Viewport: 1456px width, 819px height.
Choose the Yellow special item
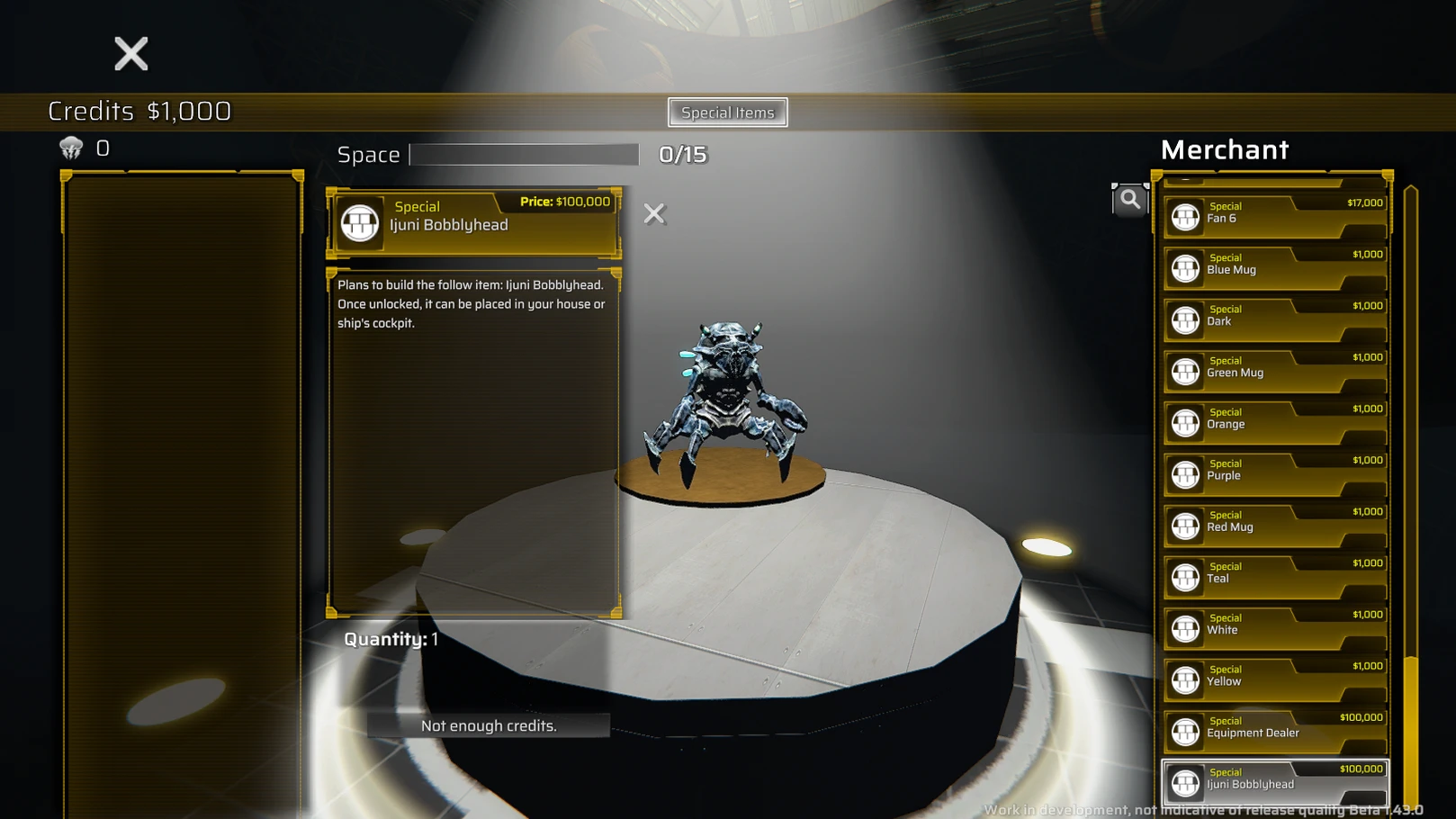[1275, 679]
